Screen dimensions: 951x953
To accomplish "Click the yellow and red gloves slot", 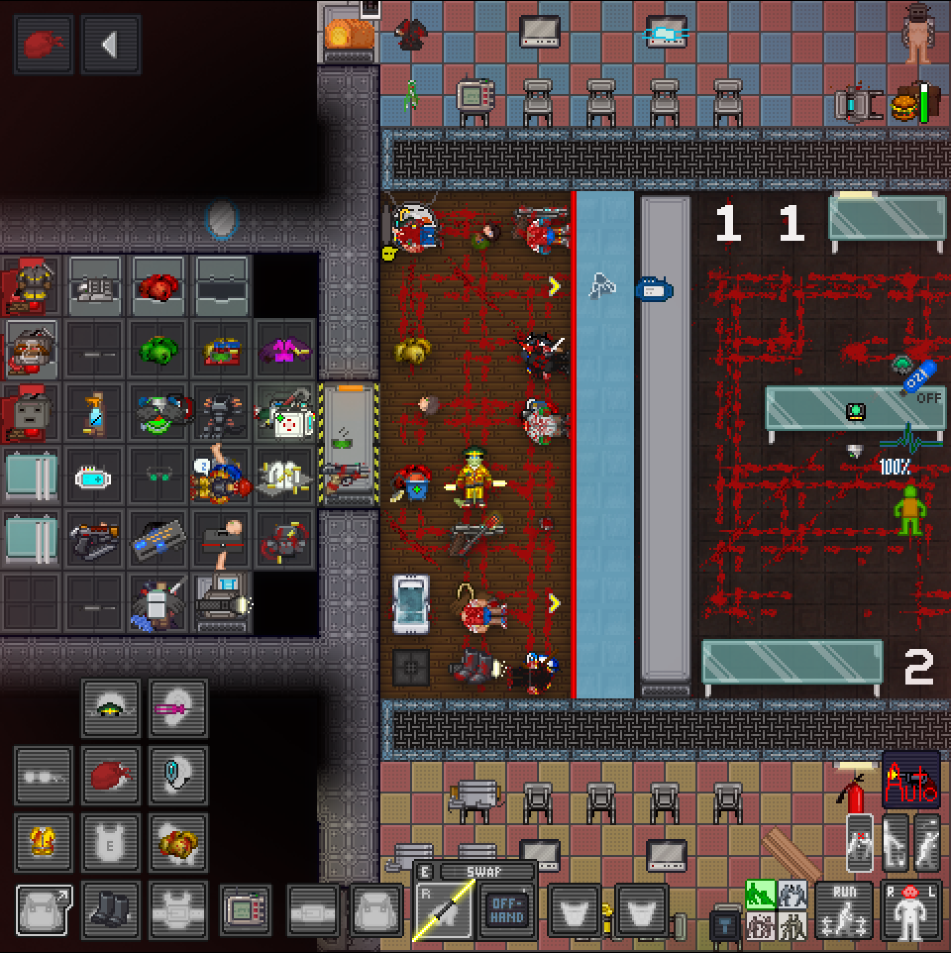I will tap(178, 842).
